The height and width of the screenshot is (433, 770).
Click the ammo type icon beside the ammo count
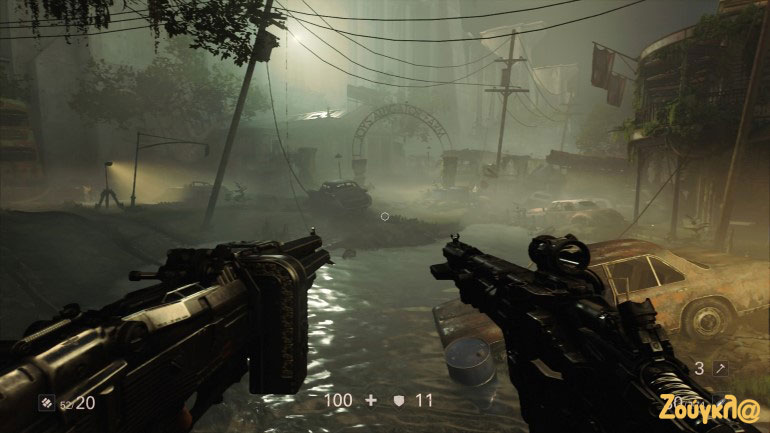tap(45, 403)
